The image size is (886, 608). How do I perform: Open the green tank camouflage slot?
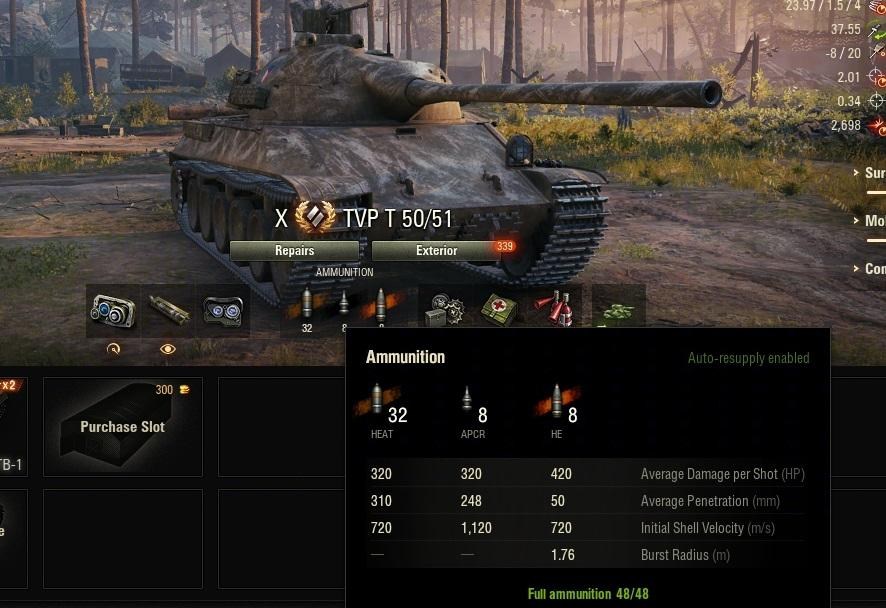point(618,309)
